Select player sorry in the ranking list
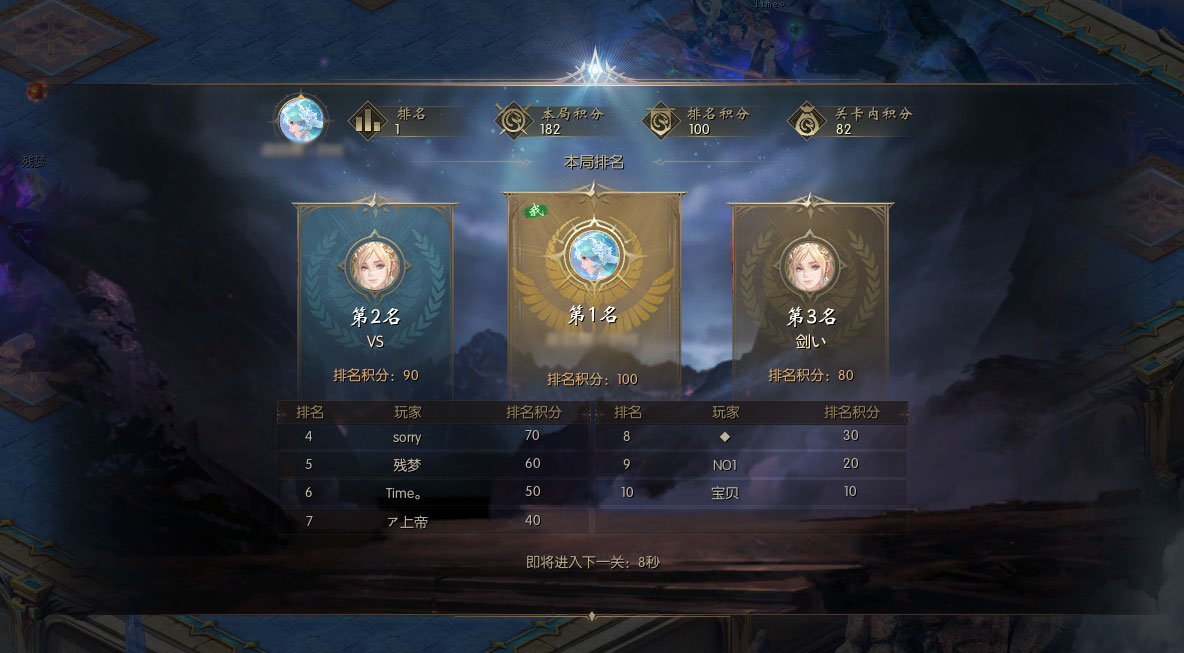This screenshot has height=653, width=1184. point(432,437)
